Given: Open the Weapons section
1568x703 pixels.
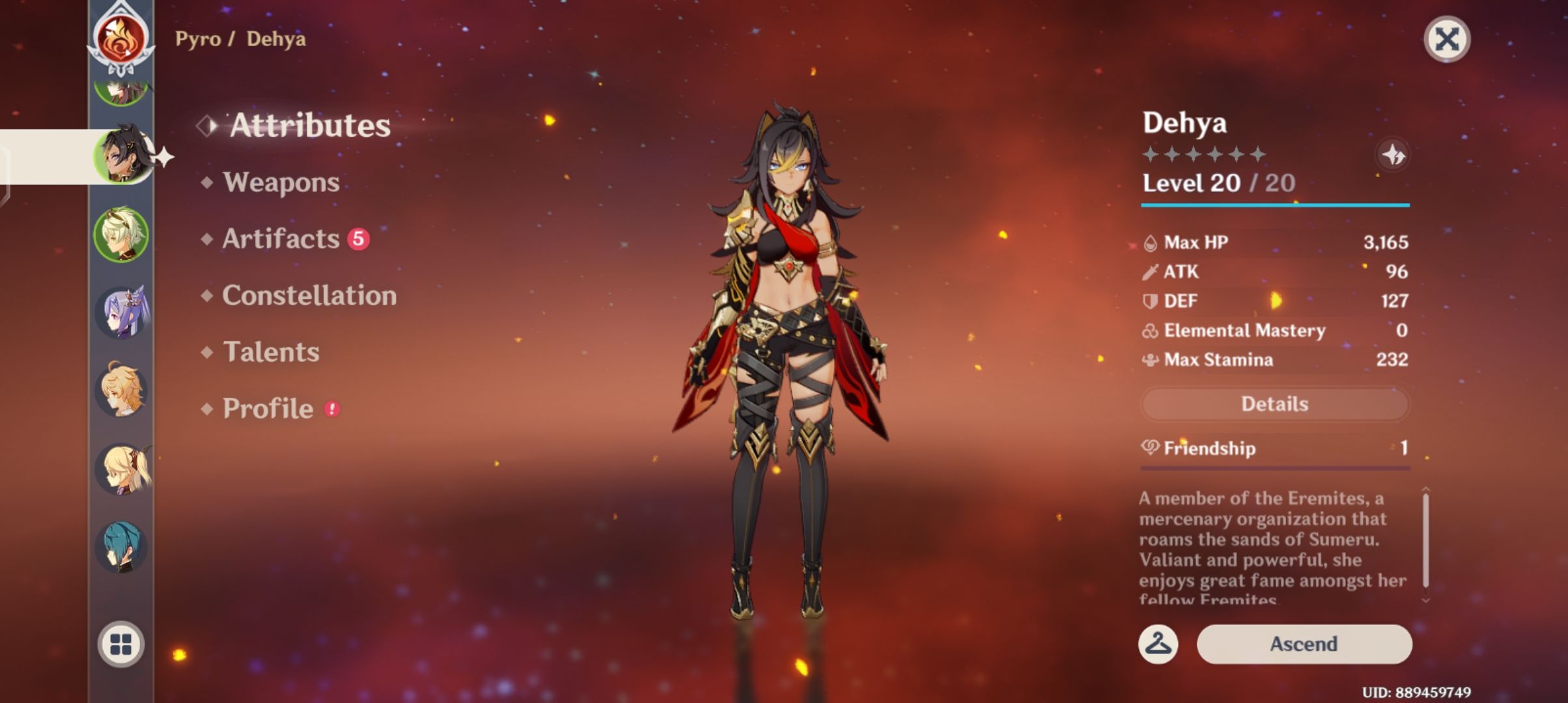Looking at the screenshot, I should point(280,184).
